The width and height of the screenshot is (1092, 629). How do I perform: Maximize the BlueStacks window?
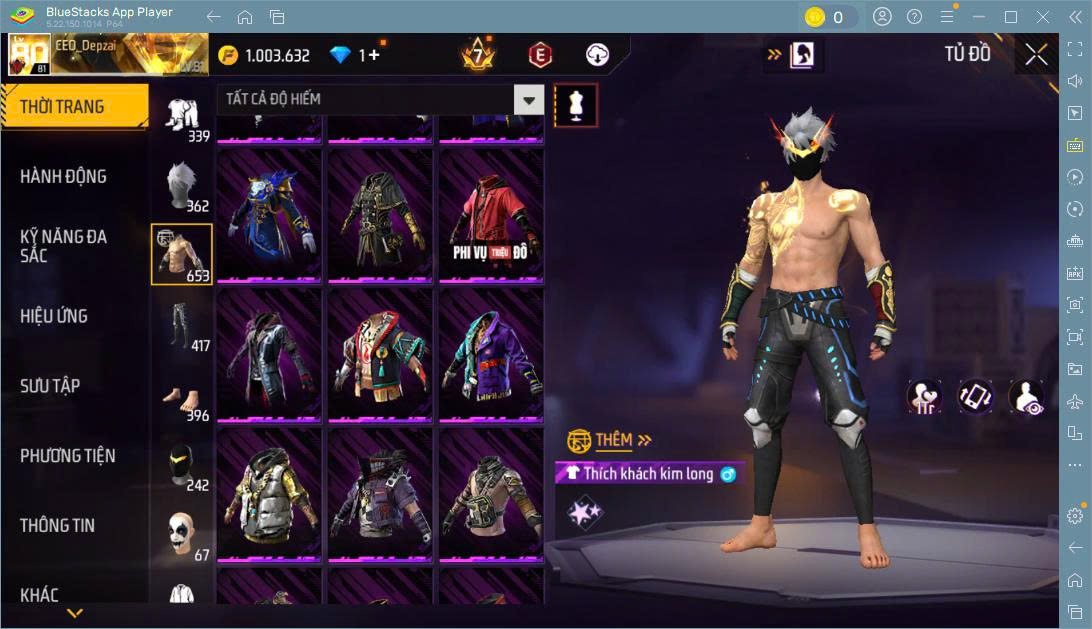coord(1010,16)
